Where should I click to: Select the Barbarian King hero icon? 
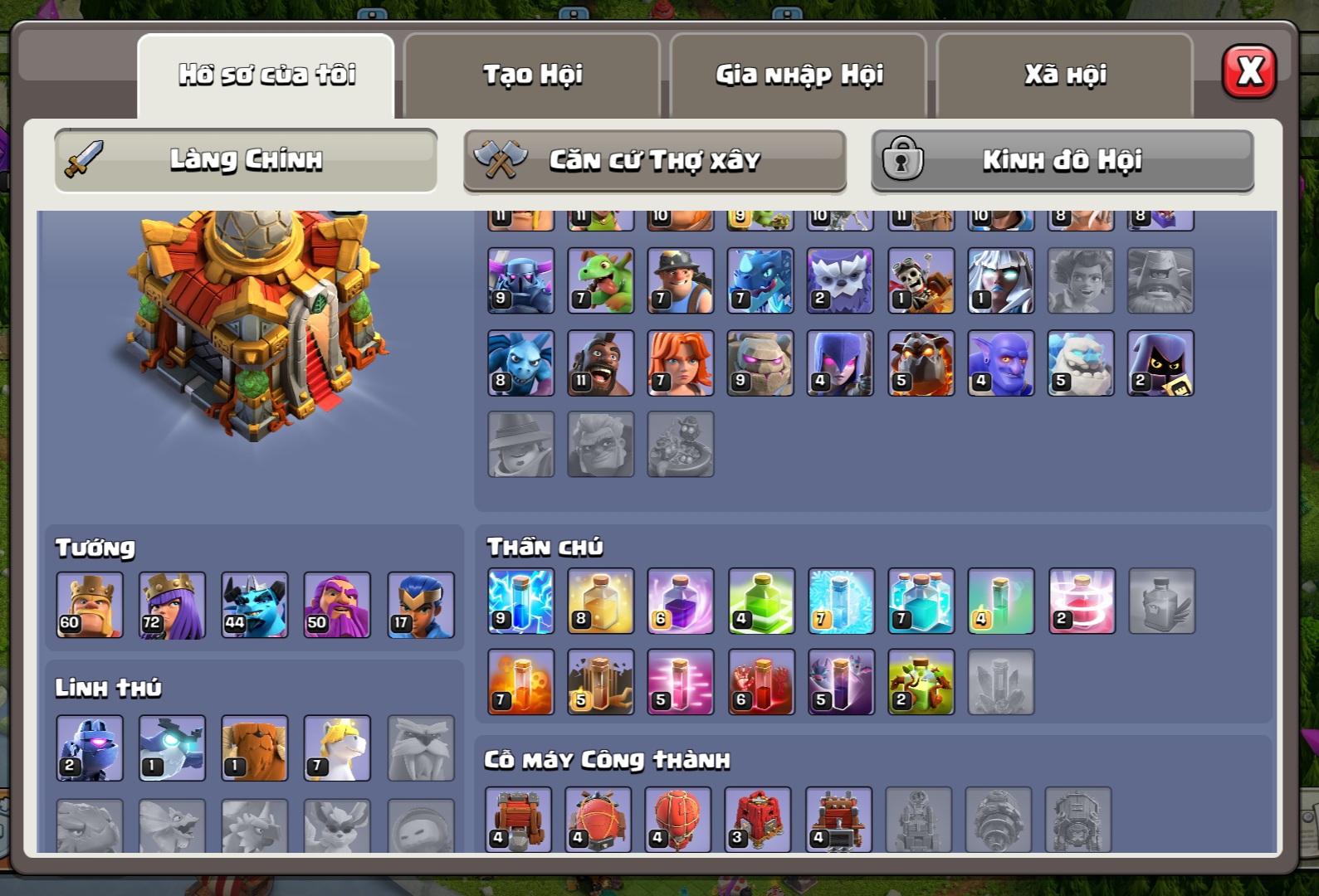point(90,605)
